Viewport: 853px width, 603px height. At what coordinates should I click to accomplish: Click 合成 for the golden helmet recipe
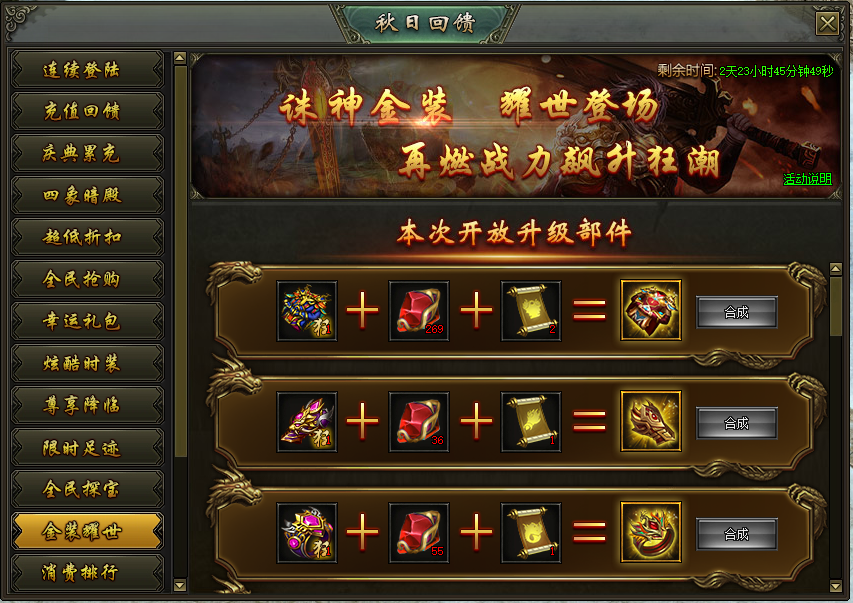[736, 423]
